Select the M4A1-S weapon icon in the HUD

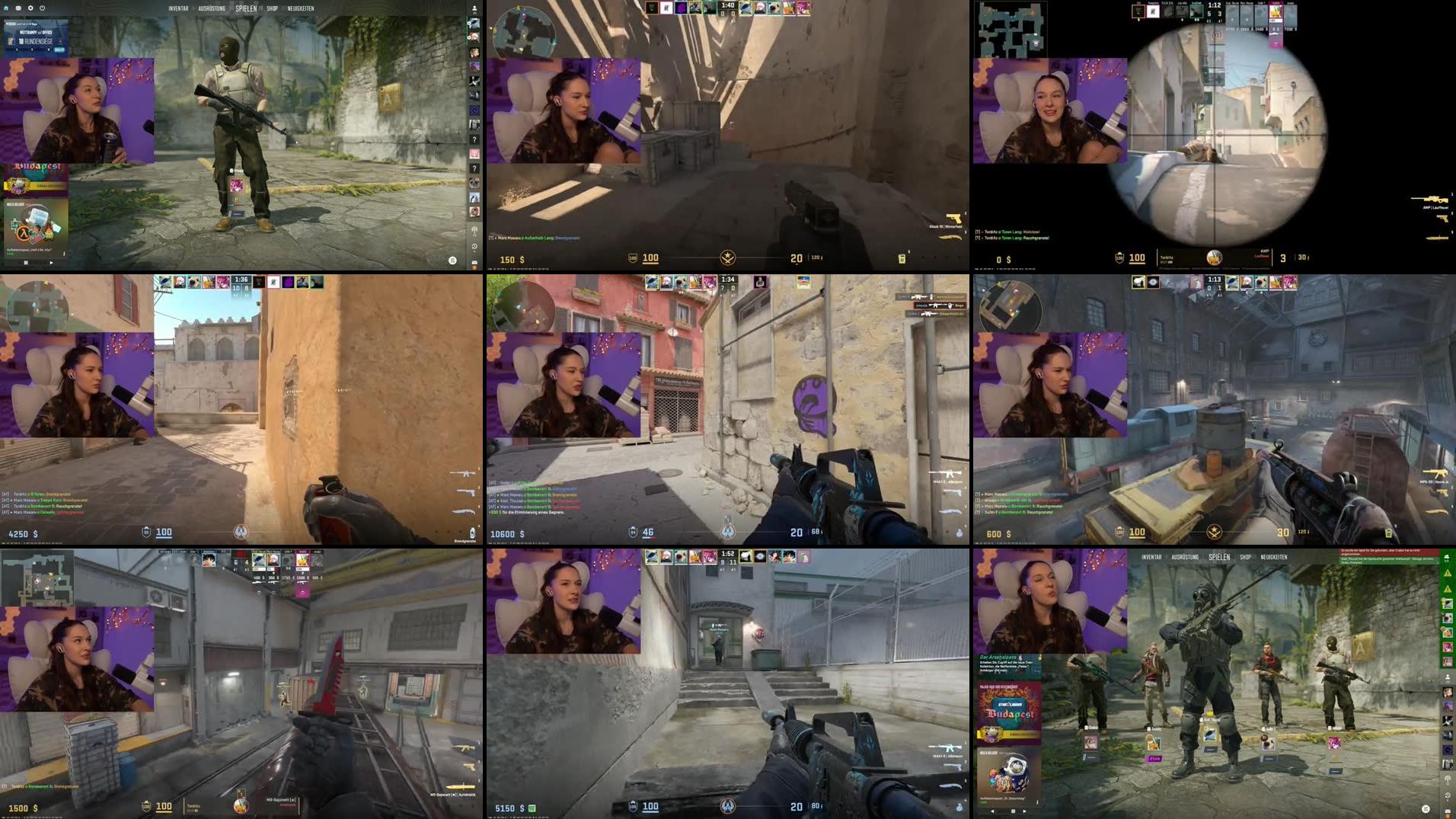949,473
